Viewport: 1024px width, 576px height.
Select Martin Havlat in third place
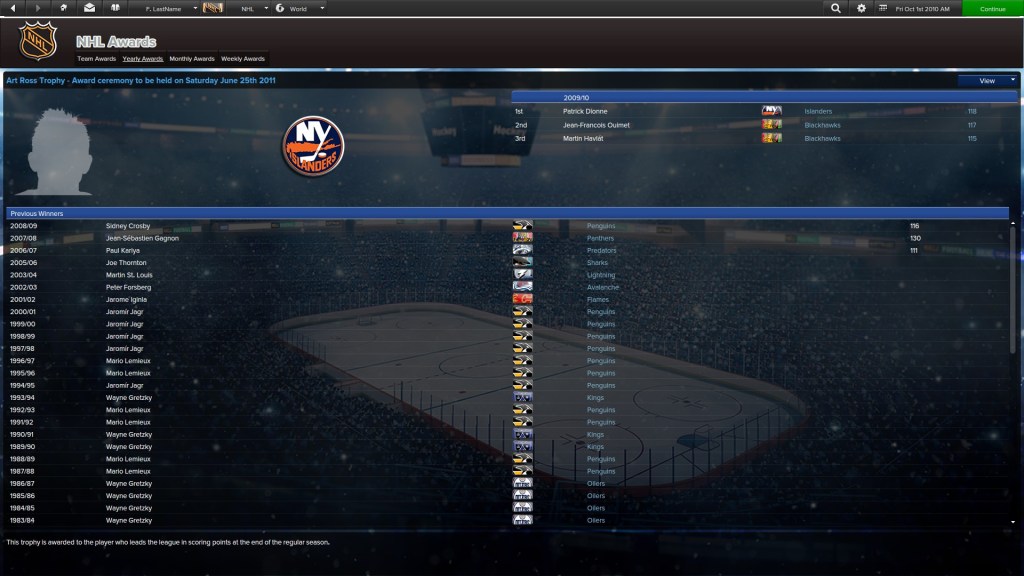point(583,139)
